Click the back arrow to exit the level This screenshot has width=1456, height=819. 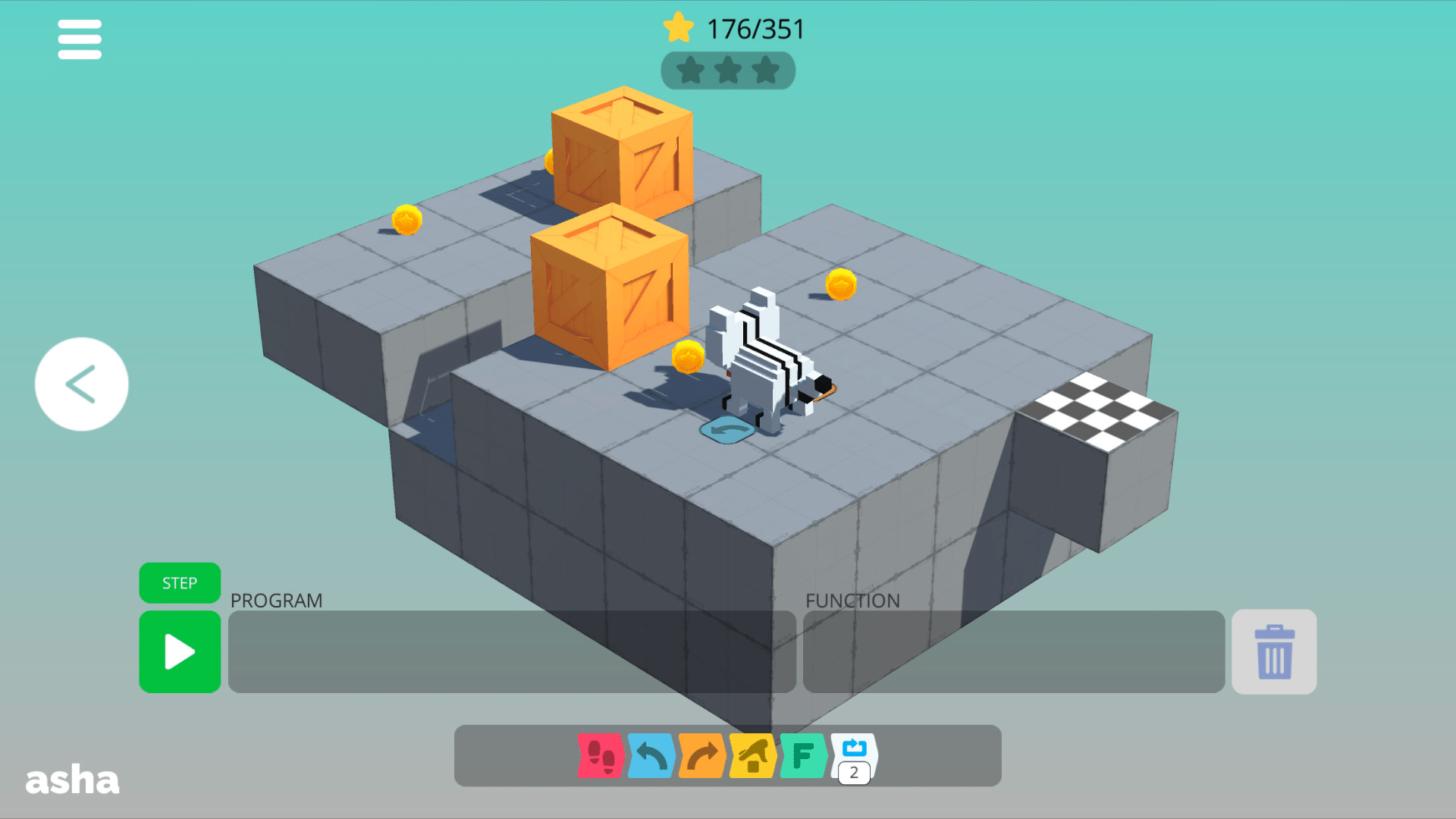80,384
